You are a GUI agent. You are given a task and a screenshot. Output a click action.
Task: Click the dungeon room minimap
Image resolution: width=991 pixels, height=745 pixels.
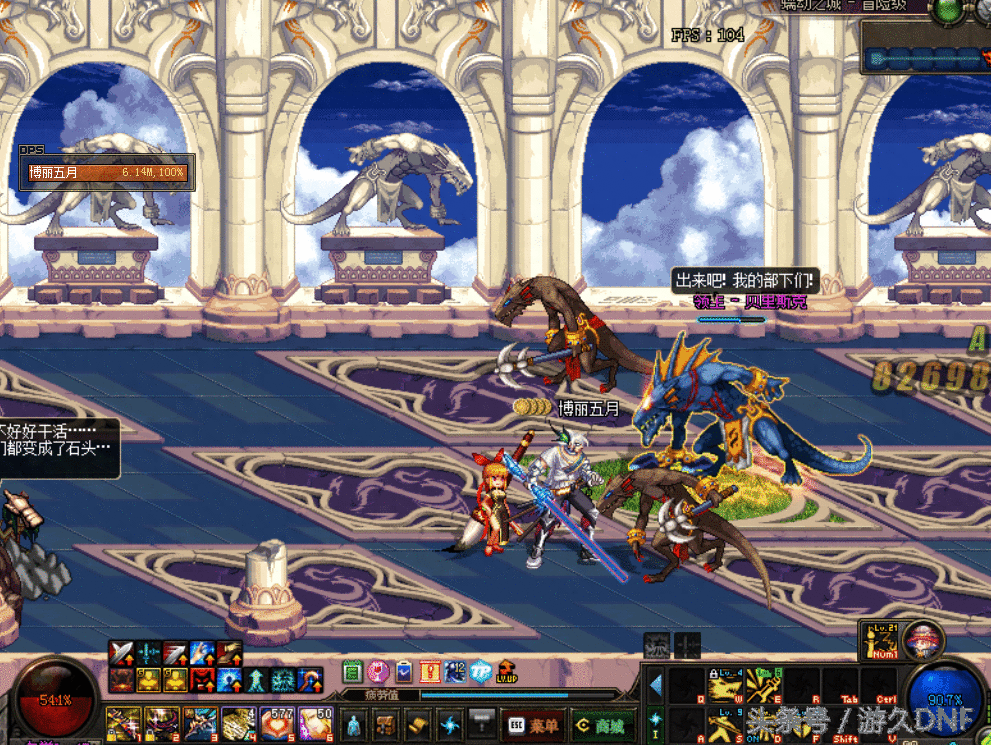(925, 58)
